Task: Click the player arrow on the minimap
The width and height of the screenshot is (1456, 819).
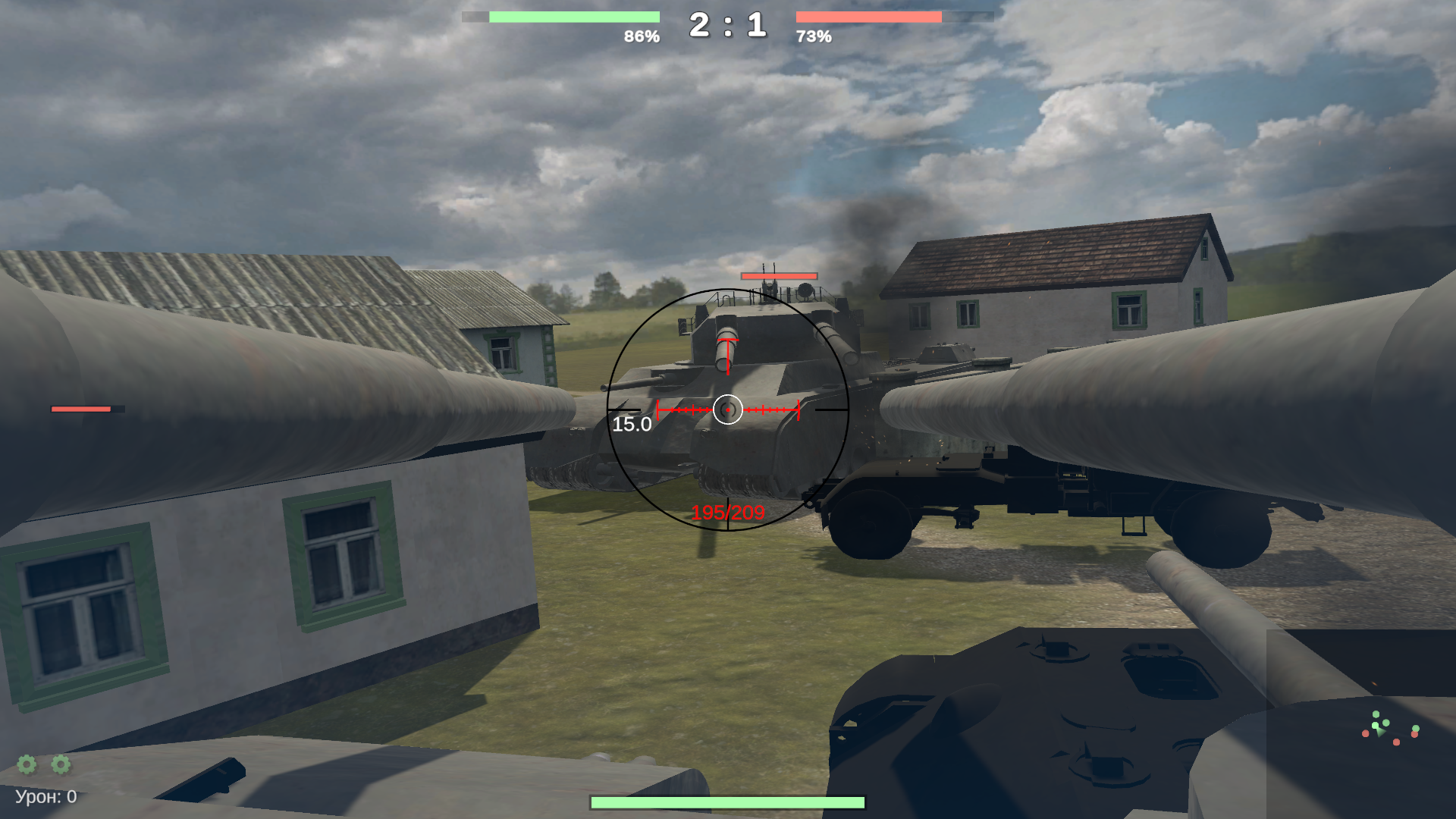Action: [x=1380, y=733]
